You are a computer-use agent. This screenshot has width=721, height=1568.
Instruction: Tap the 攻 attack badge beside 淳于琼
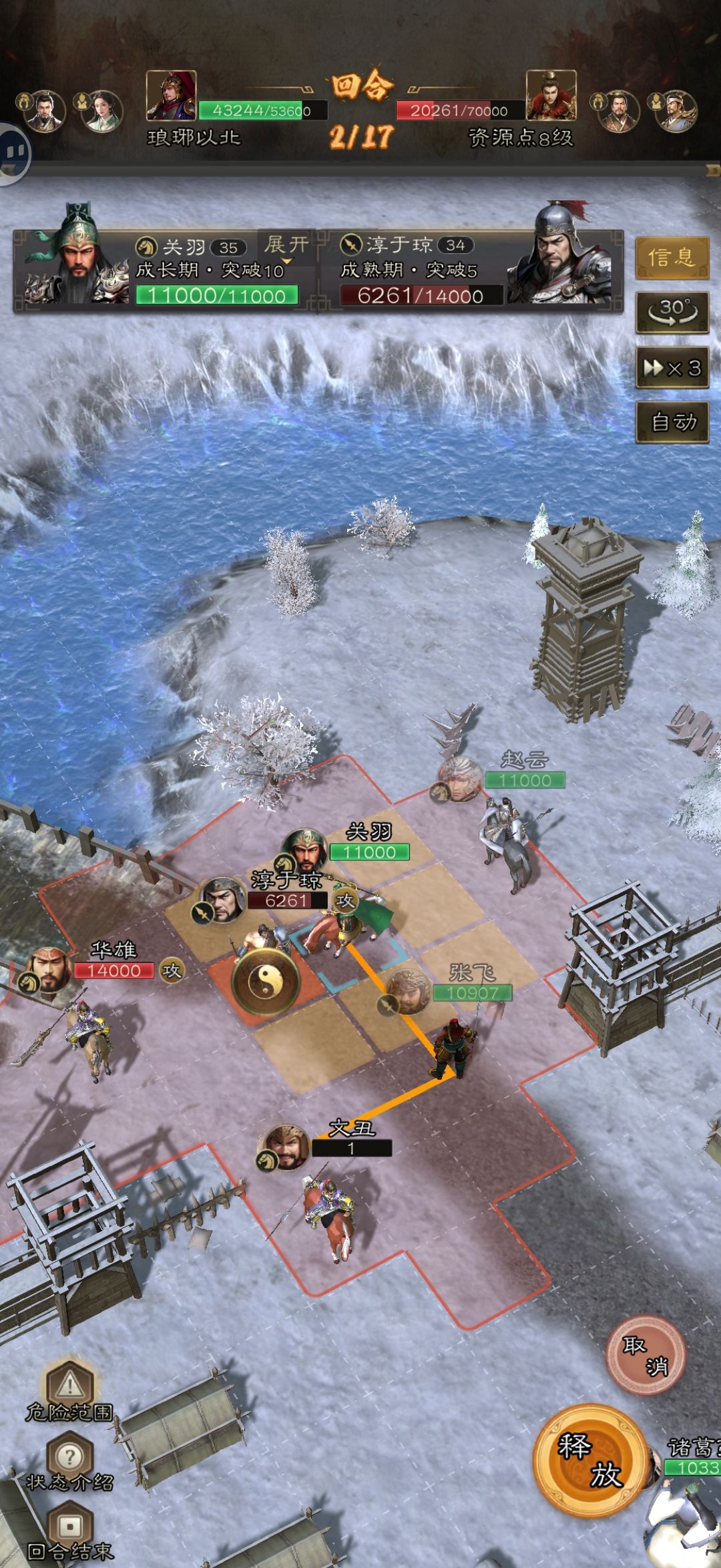coord(344,900)
